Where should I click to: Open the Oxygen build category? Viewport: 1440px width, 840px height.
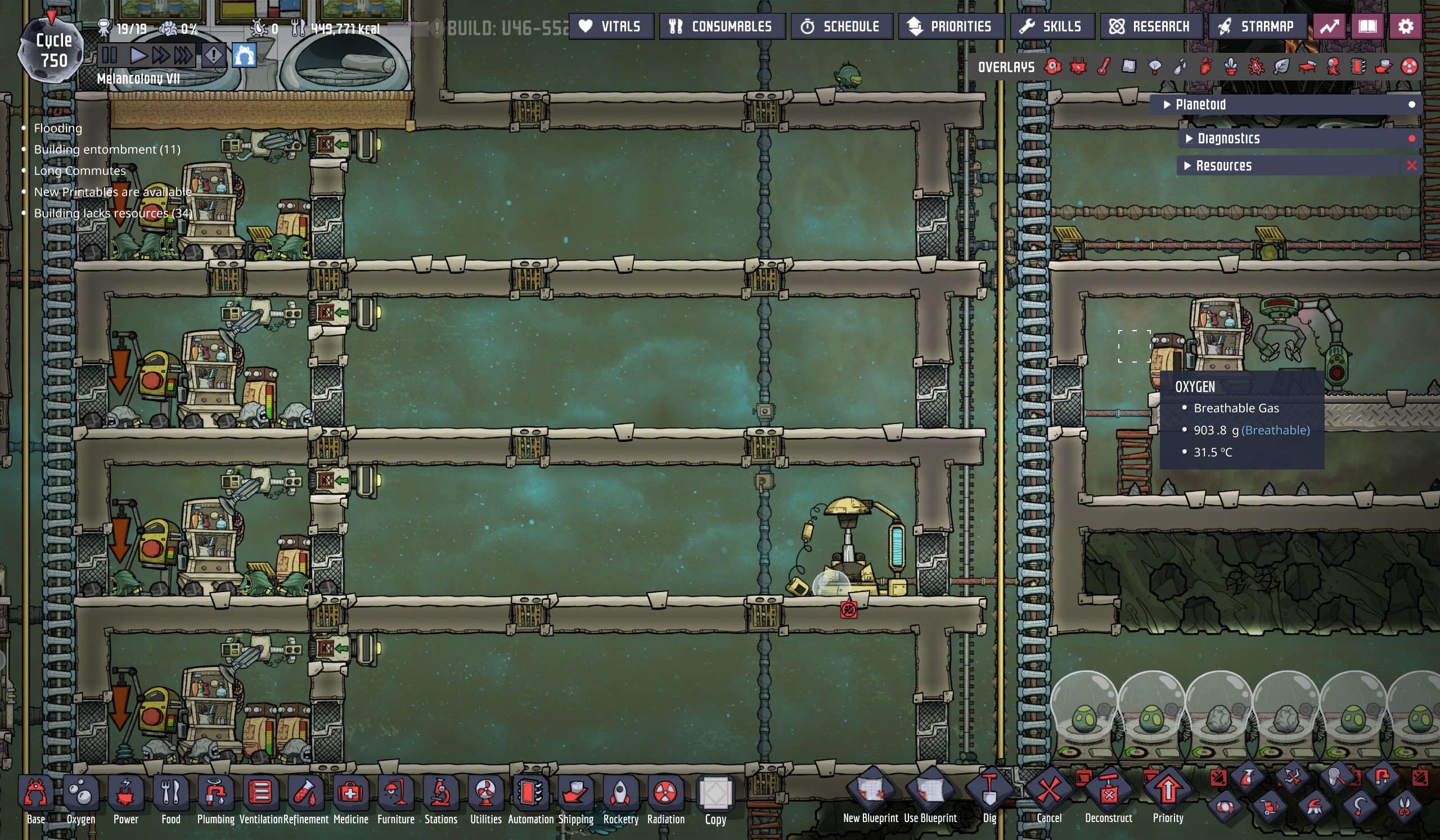tap(80, 800)
